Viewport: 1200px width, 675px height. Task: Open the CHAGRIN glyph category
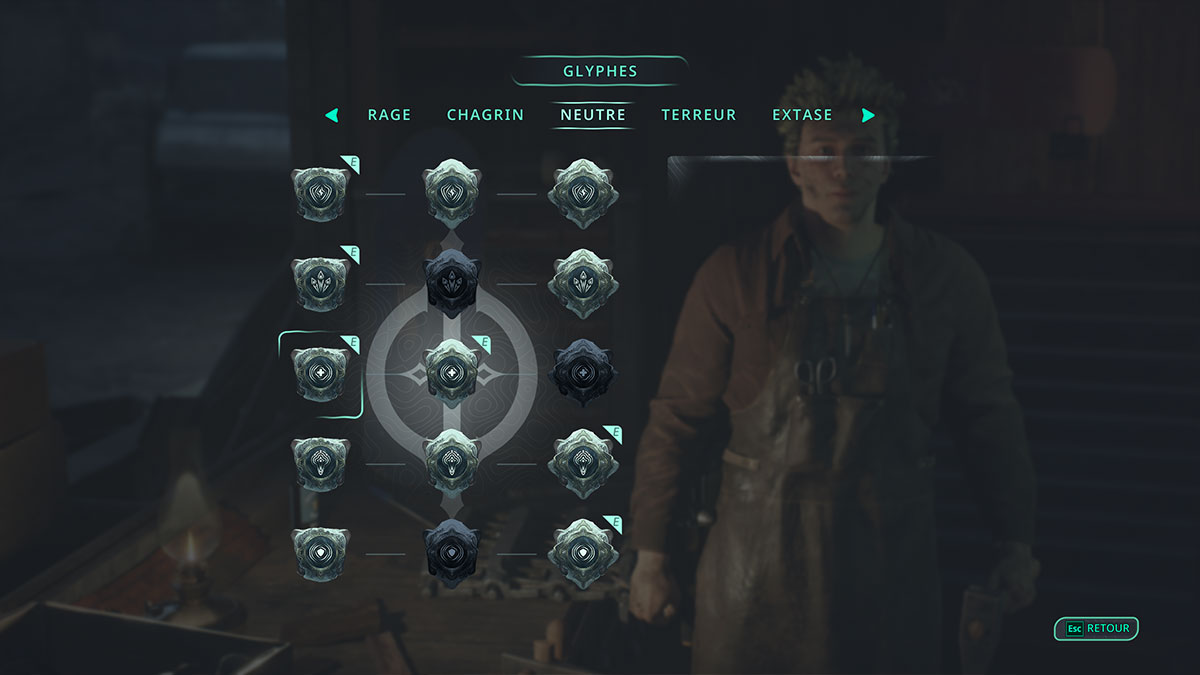(485, 115)
